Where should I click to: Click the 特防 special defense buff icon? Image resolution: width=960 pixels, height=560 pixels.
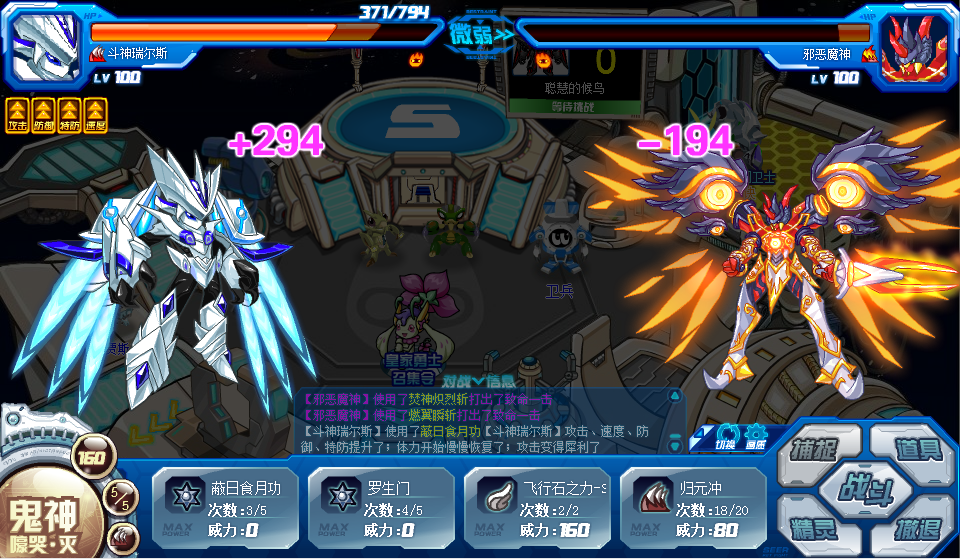(x=69, y=113)
